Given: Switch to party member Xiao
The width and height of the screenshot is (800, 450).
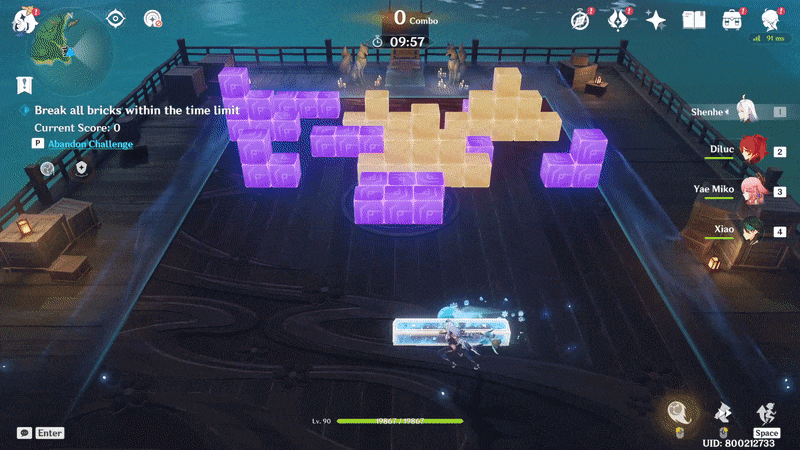Looking at the screenshot, I should pyautogui.click(x=752, y=231).
